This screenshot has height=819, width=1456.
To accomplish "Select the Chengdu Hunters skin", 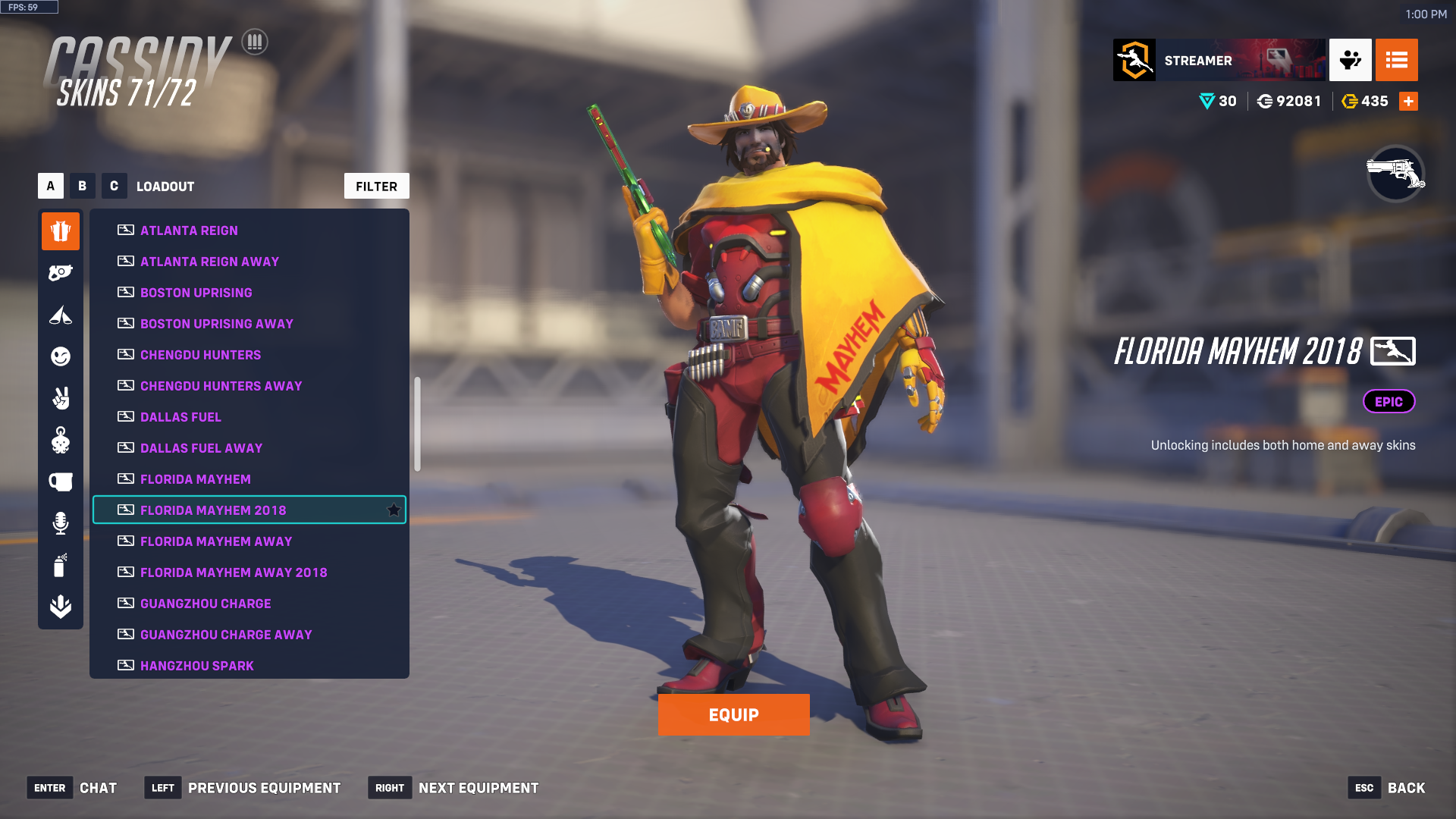I will coord(200,355).
